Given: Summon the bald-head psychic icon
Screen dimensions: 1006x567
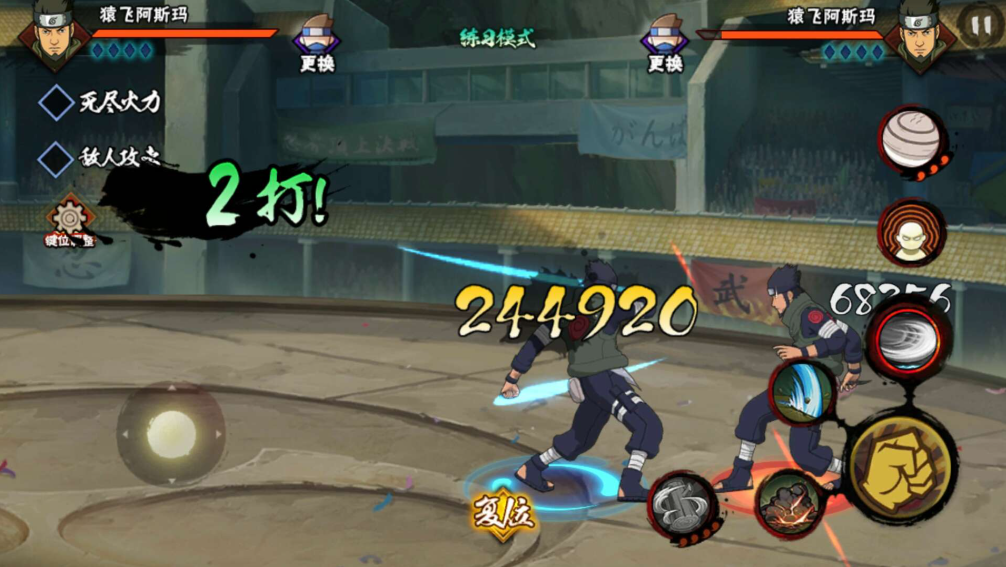Looking at the screenshot, I should 910,233.
